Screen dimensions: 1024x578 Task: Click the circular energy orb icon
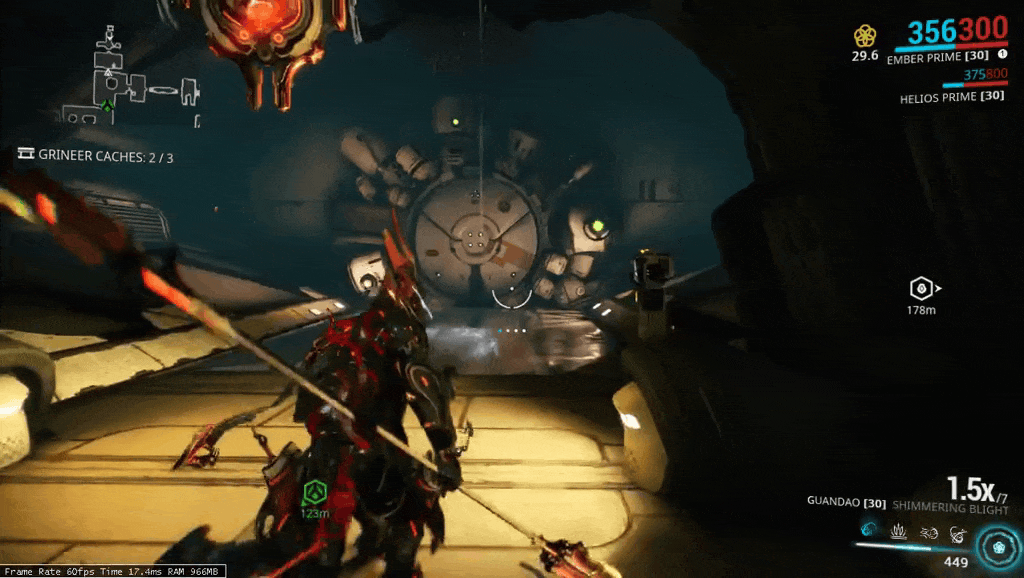pyautogui.click(x=996, y=548)
